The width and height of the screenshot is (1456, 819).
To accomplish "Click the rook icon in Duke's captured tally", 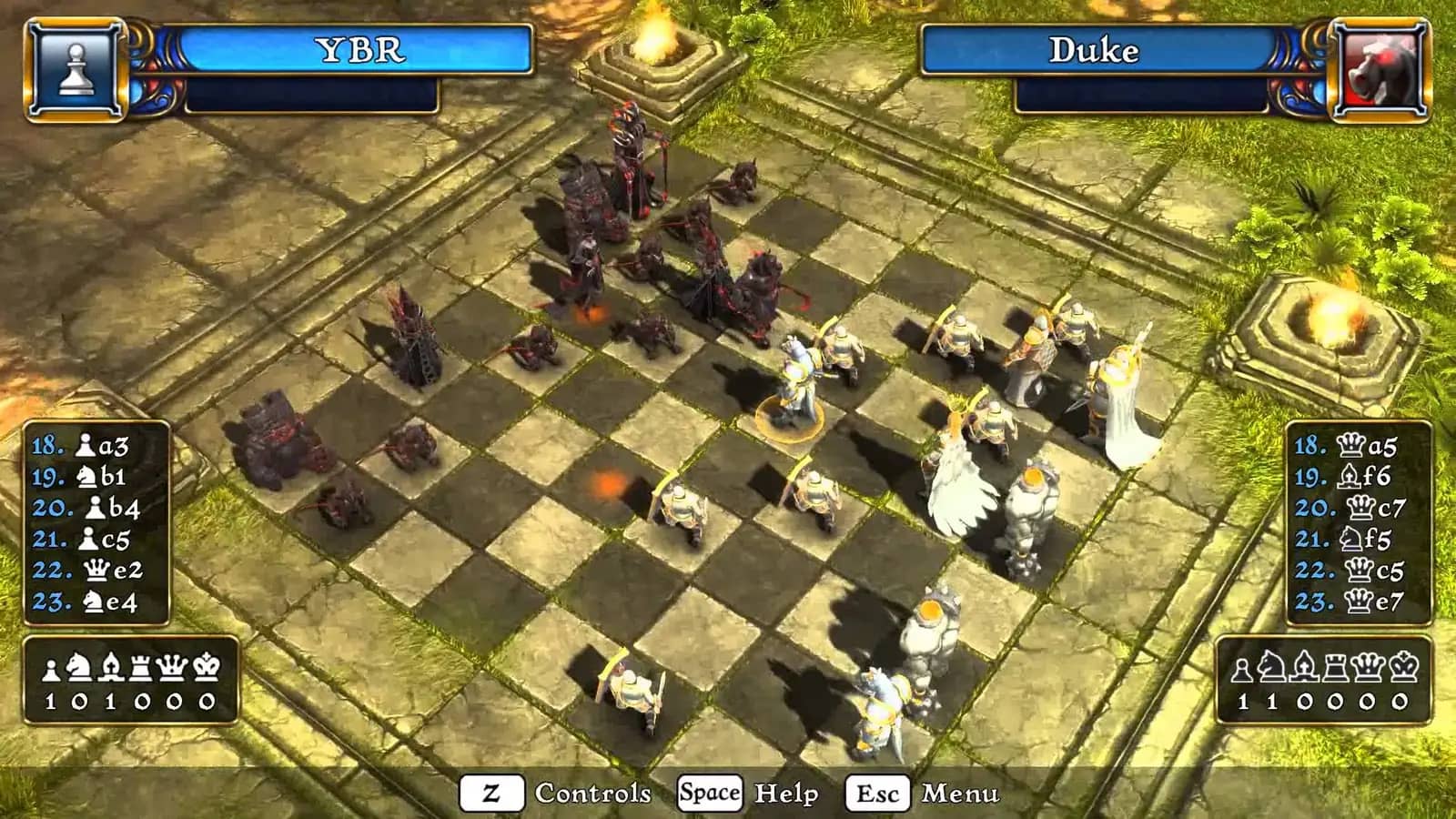I will coord(1335,666).
